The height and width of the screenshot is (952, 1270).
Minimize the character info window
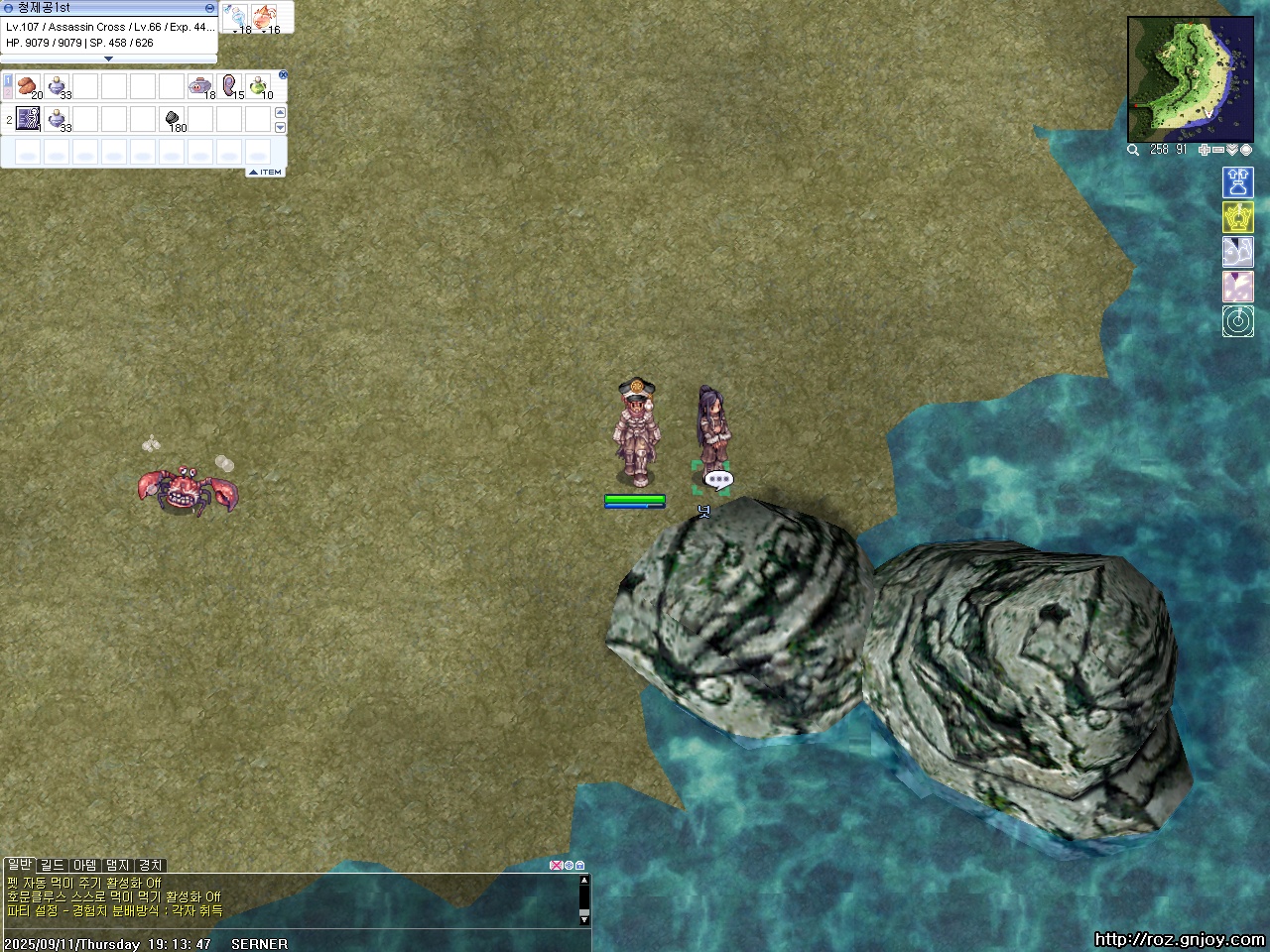[209, 8]
